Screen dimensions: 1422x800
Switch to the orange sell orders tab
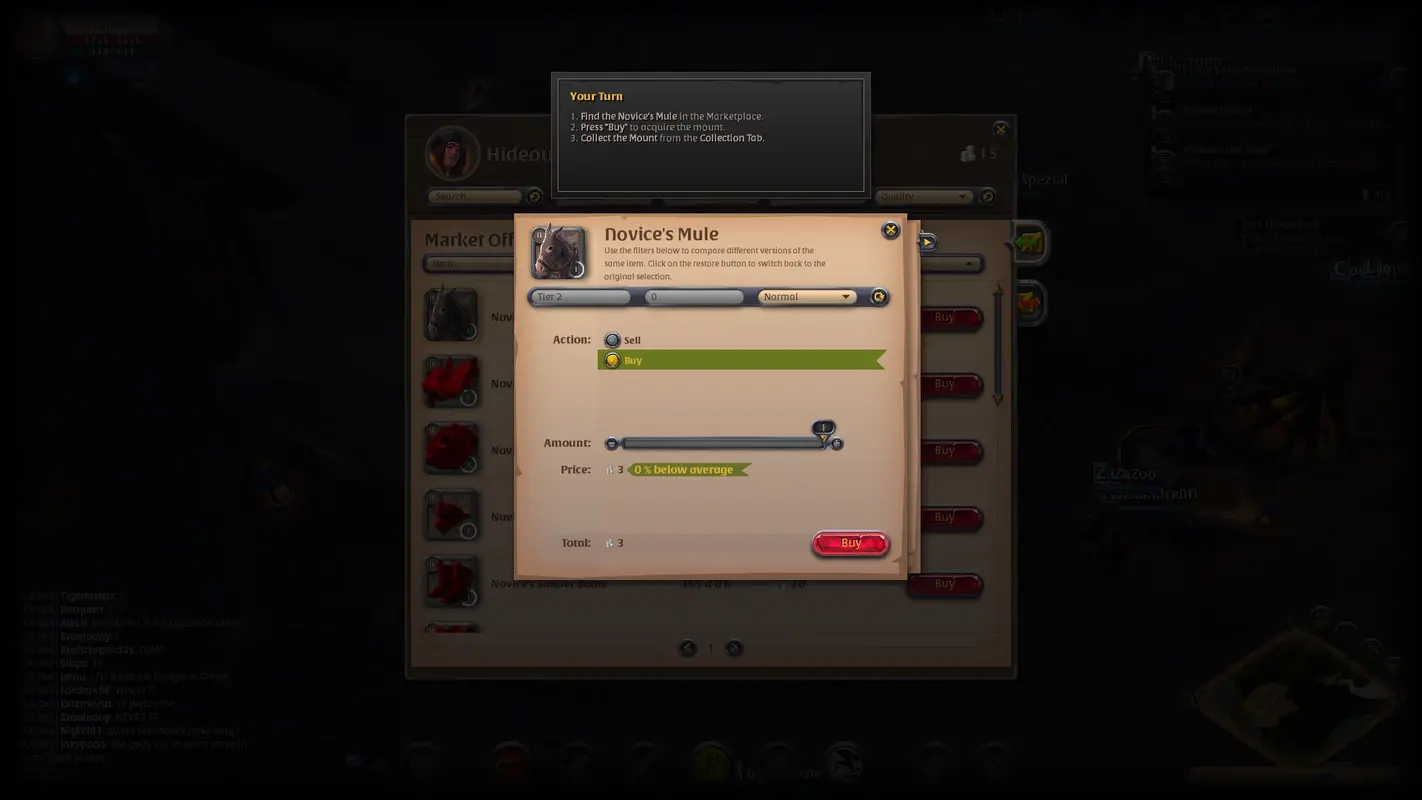1027,305
